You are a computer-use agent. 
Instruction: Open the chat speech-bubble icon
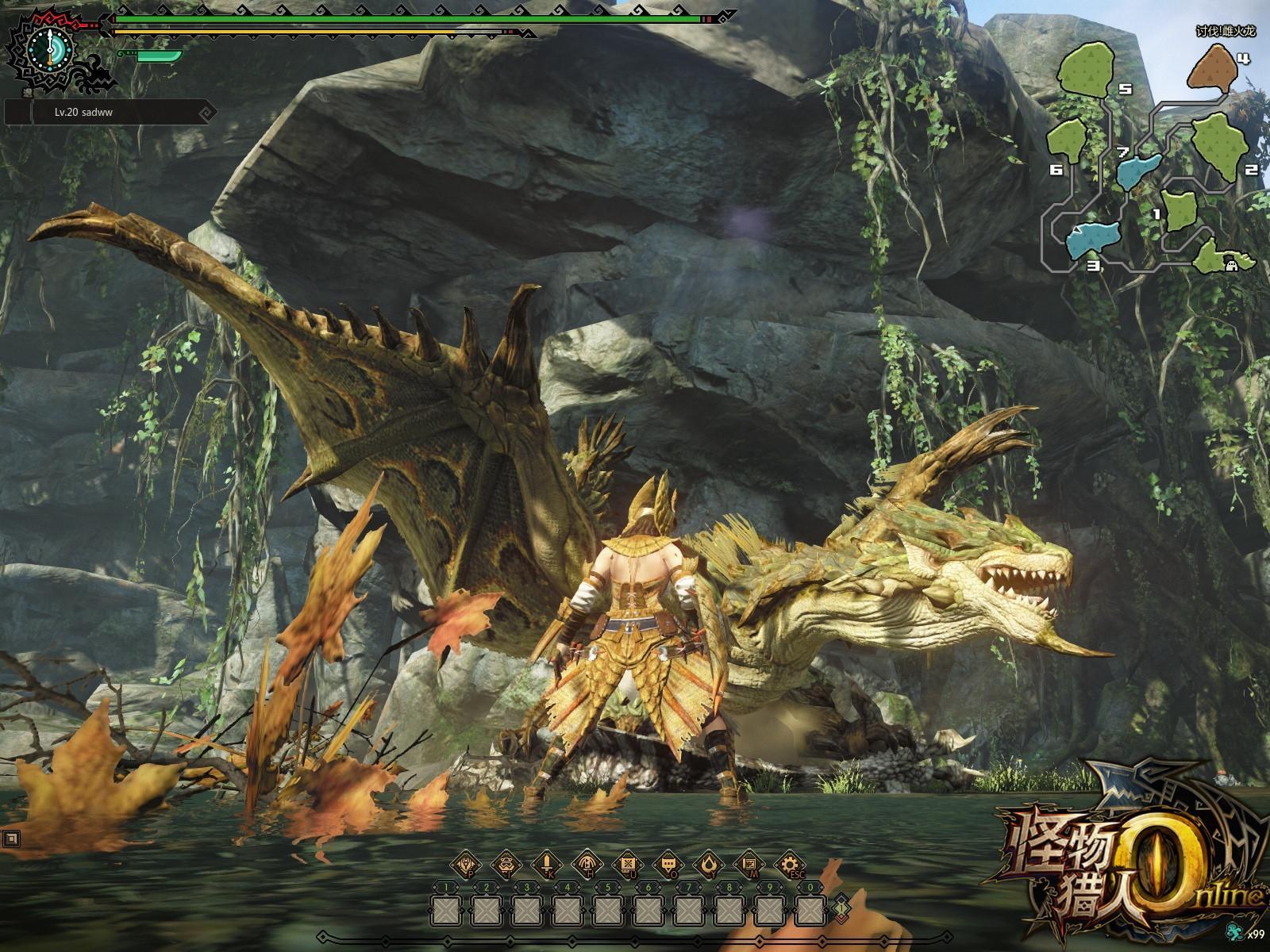pyautogui.click(x=668, y=864)
